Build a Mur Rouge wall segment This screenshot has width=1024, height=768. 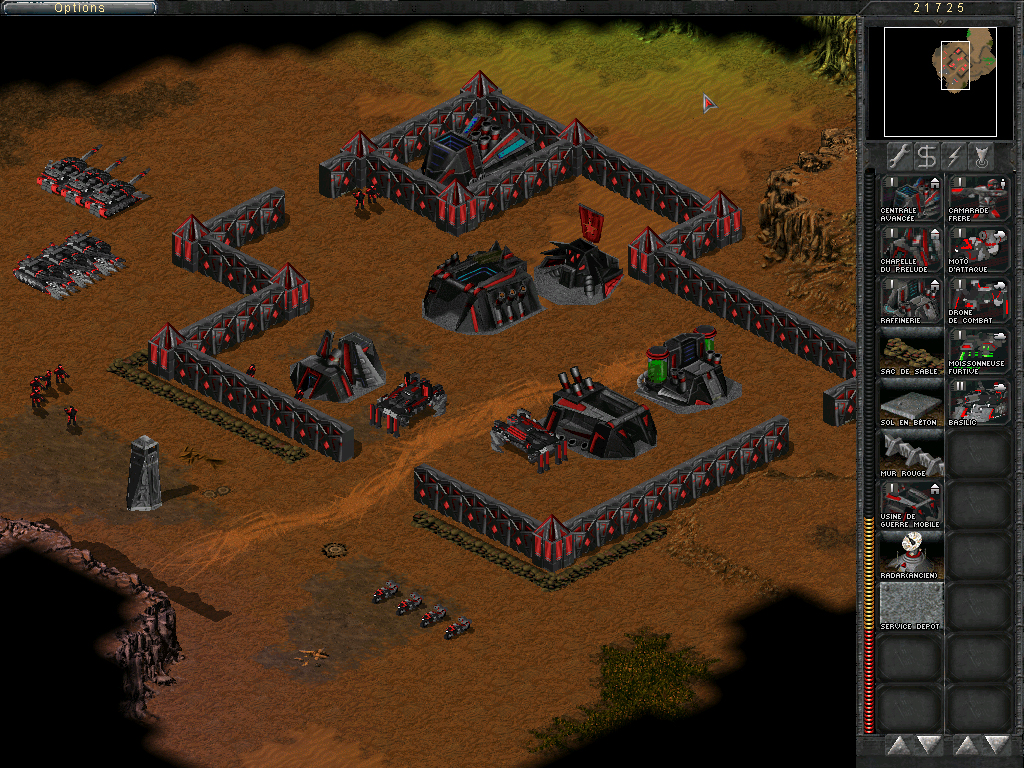pos(911,453)
